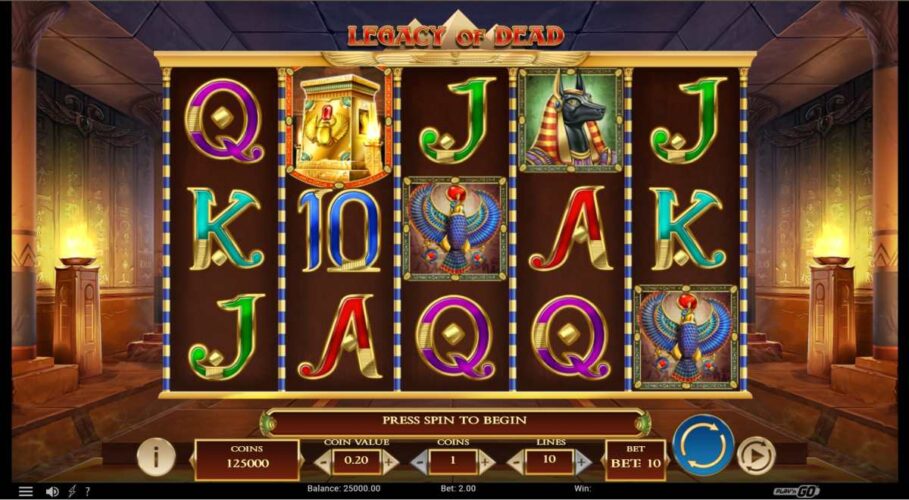Toggle the sound speaker icon
The width and height of the screenshot is (909, 500).
point(53,491)
